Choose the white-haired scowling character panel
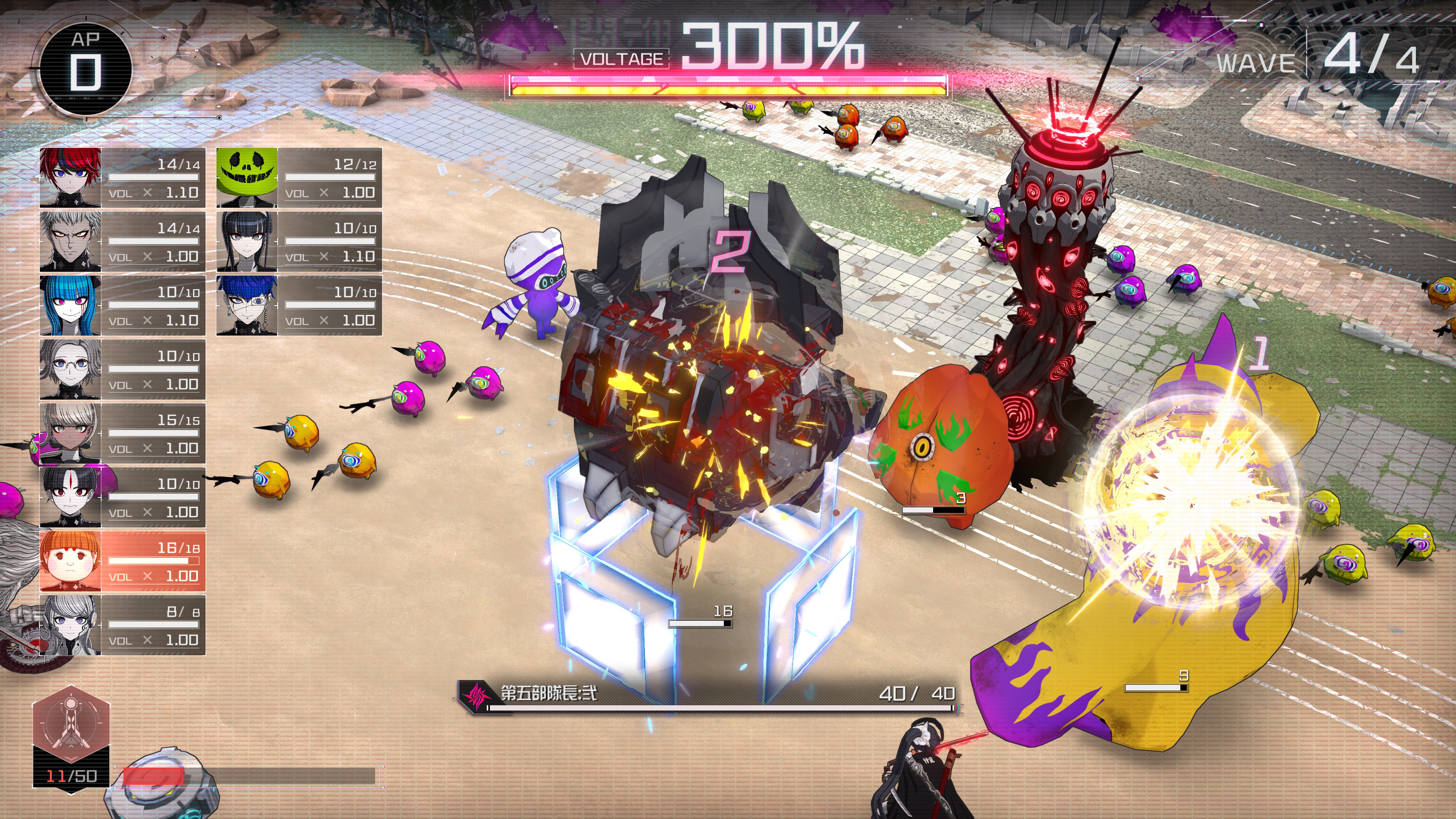The width and height of the screenshot is (1456, 819). [x=122, y=242]
